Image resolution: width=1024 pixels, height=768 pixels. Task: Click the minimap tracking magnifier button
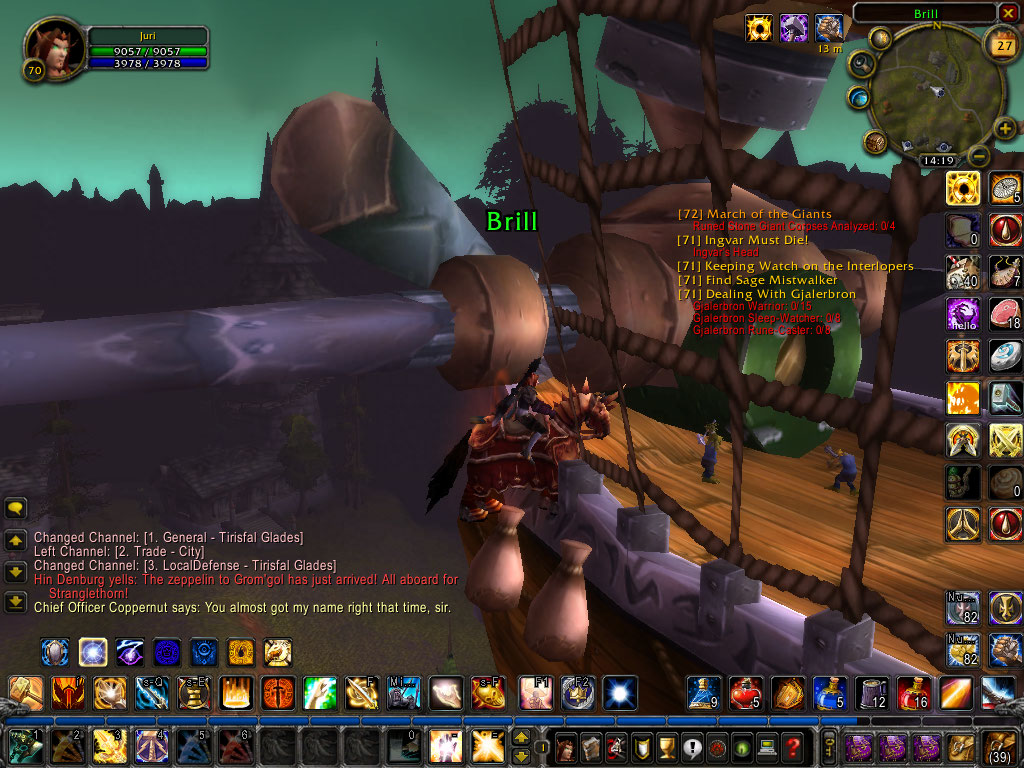pyautogui.click(x=859, y=65)
